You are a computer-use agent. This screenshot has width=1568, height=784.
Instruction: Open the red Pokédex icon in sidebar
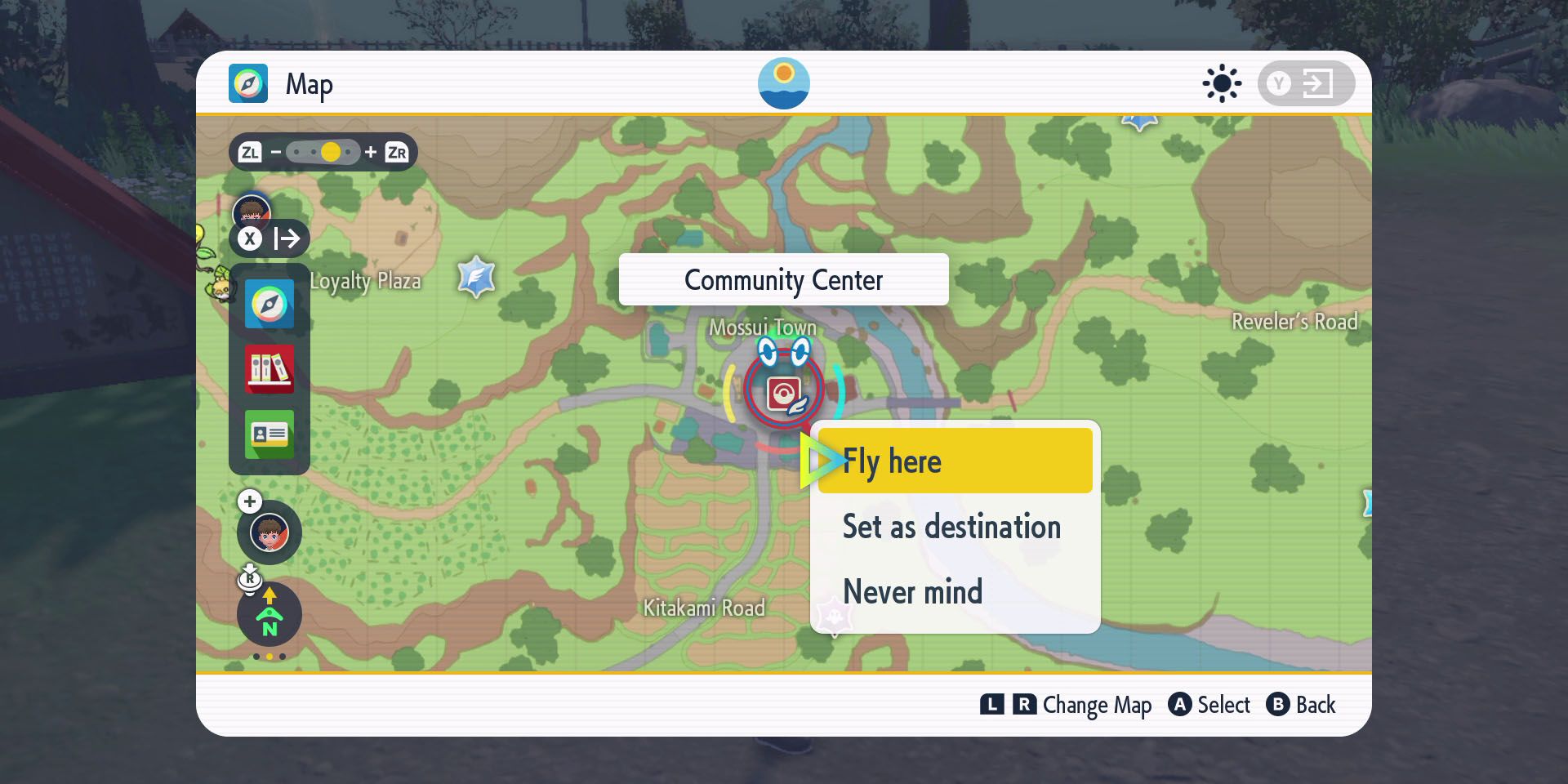pyautogui.click(x=269, y=369)
